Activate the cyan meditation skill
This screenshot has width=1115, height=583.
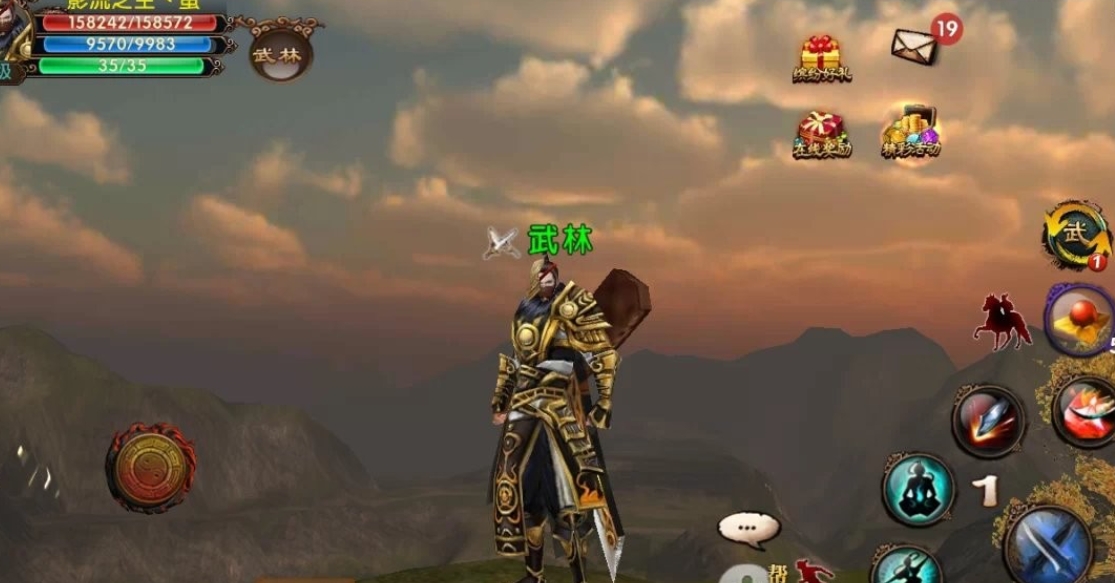[x=918, y=489]
